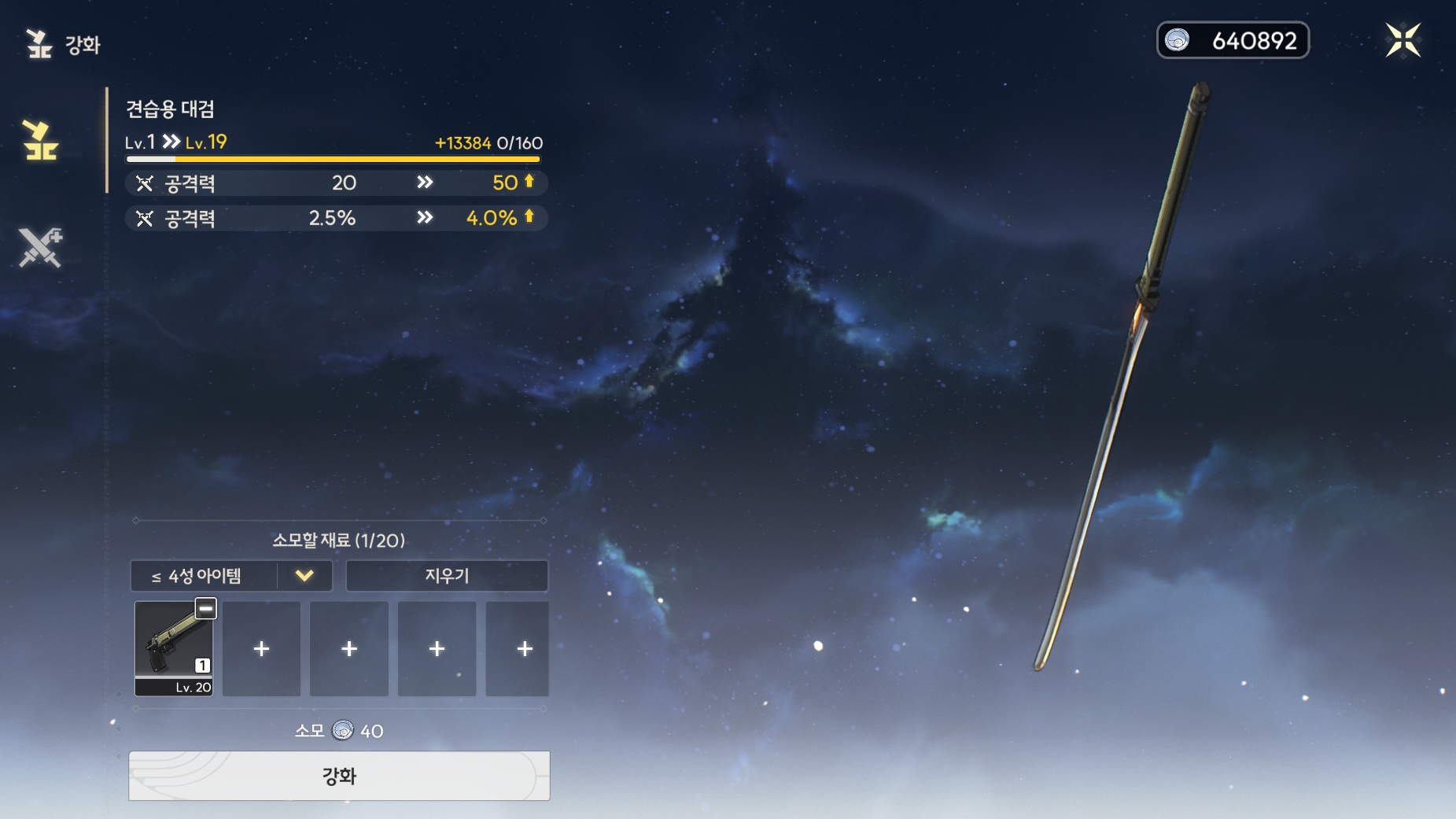Clear materials with the 지우기 button

pos(447,576)
